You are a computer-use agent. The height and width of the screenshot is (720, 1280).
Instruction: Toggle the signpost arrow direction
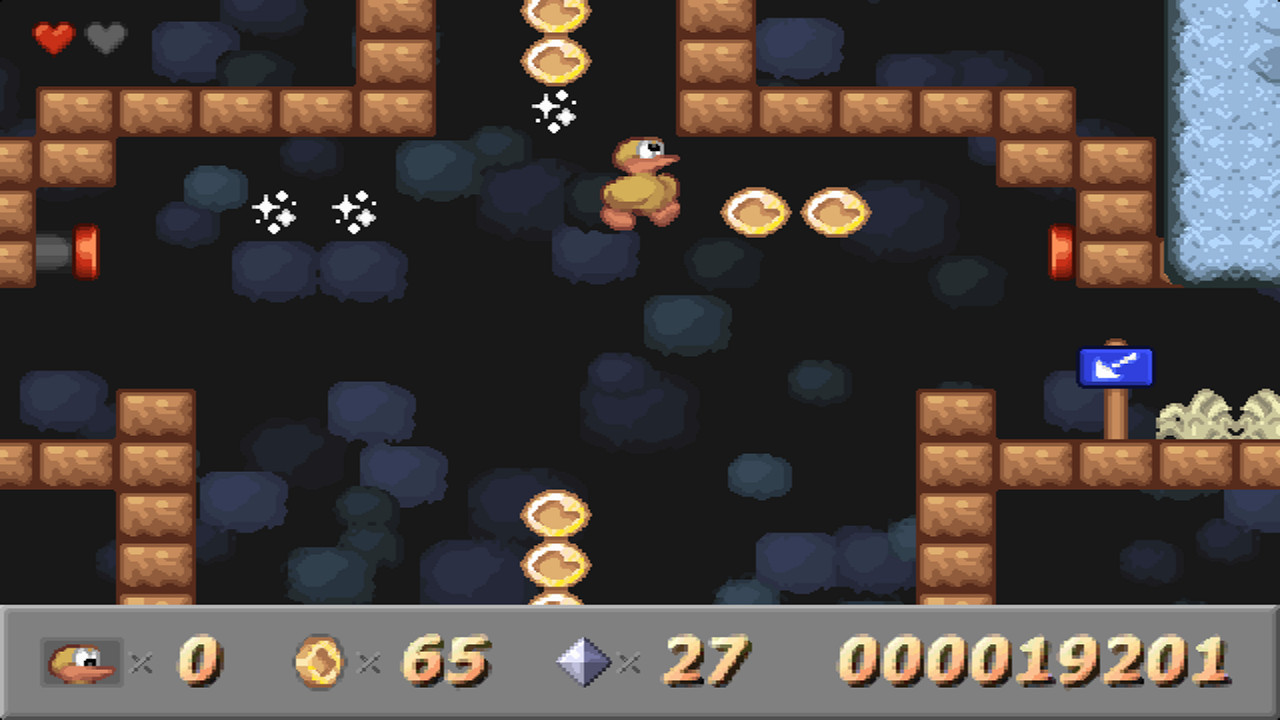click(1116, 368)
